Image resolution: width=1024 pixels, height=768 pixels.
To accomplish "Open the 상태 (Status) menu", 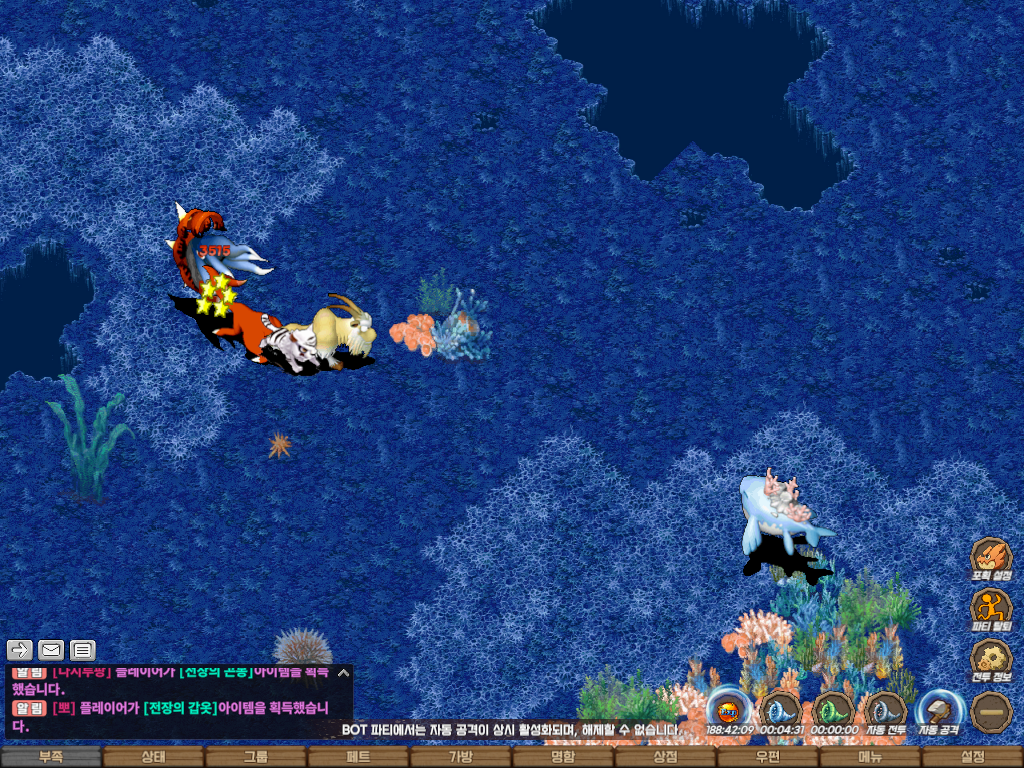I will pyautogui.click(x=153, y=758).
